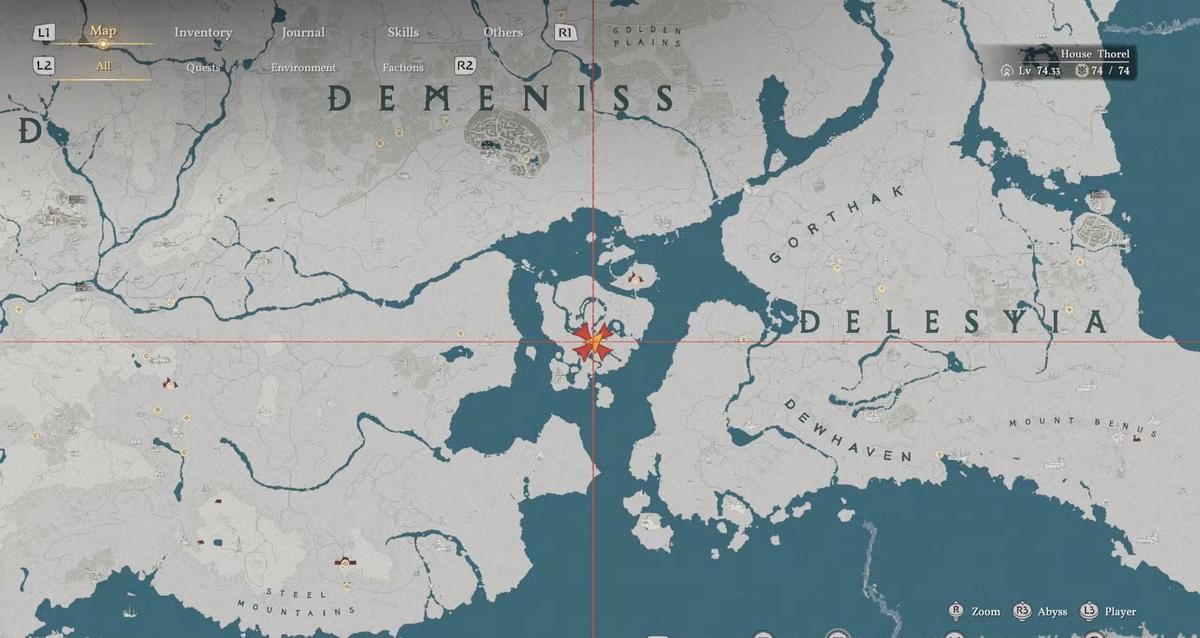Filter map by Quests
This screenshot has width=1200, height=638.
[x=203, y=68]
